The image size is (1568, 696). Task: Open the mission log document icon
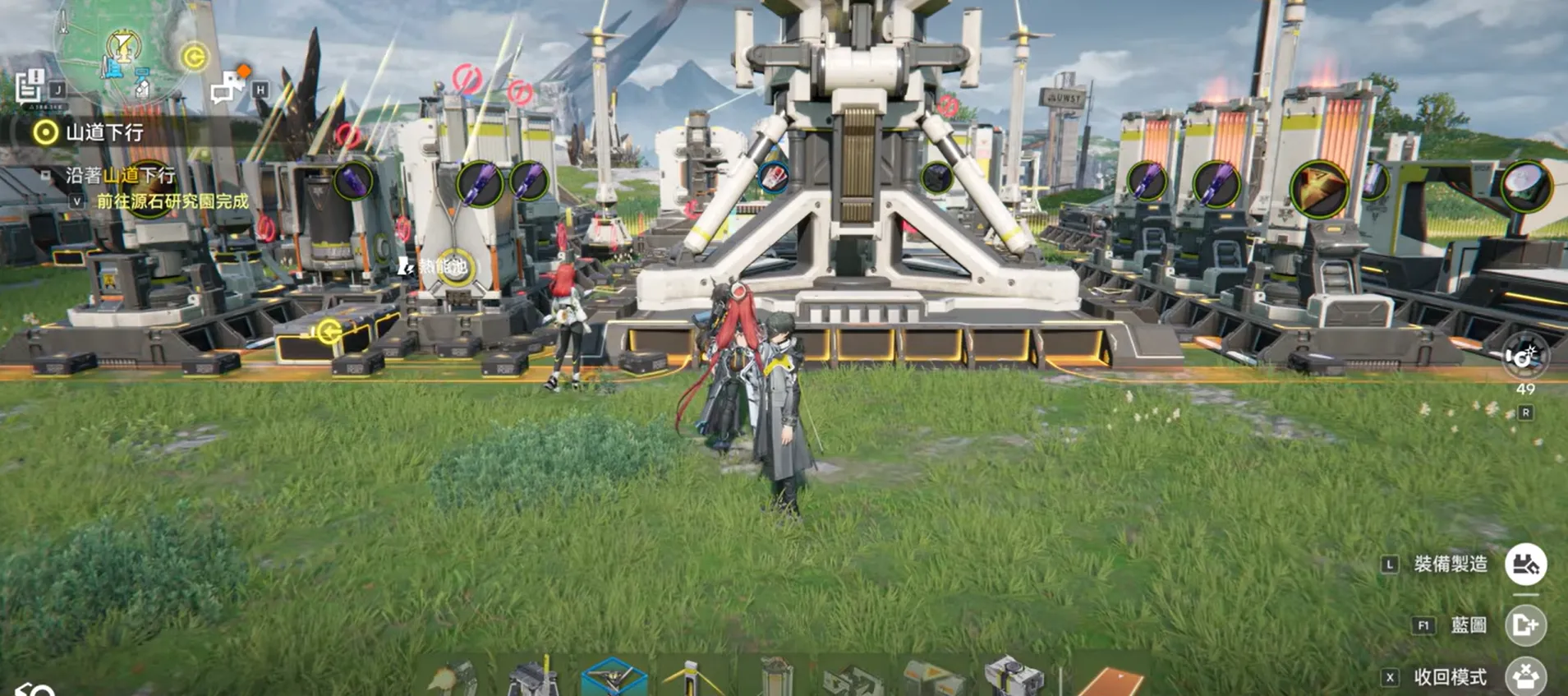pos(30,85)
